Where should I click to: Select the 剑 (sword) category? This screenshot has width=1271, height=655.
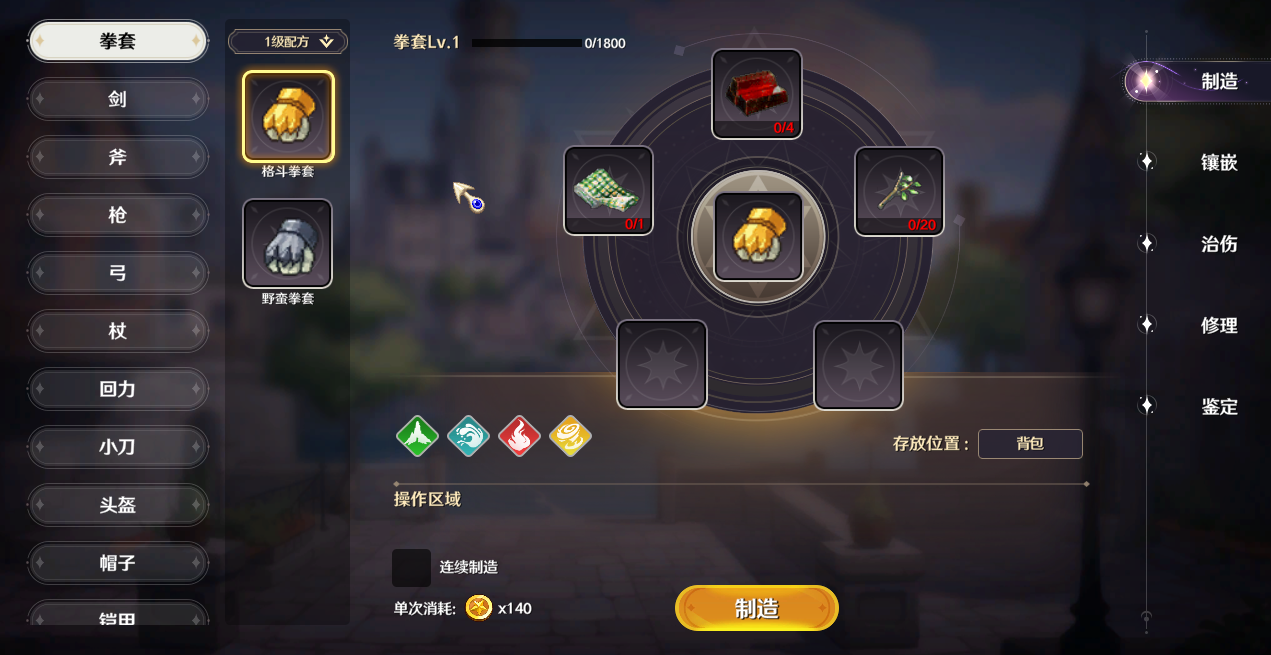118,99
